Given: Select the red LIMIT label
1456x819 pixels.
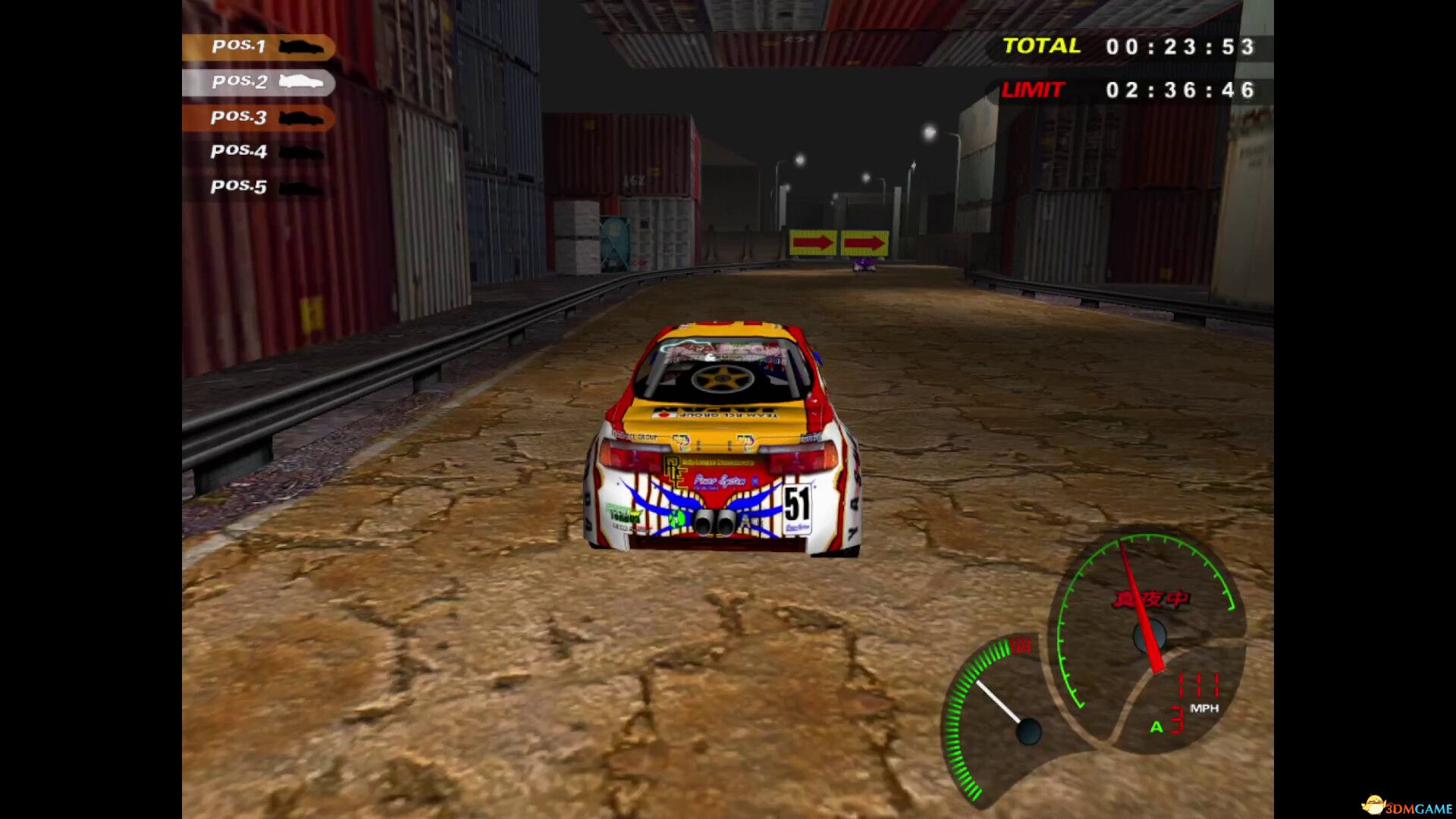Looking at the screenshot, I should point(1033,89).
